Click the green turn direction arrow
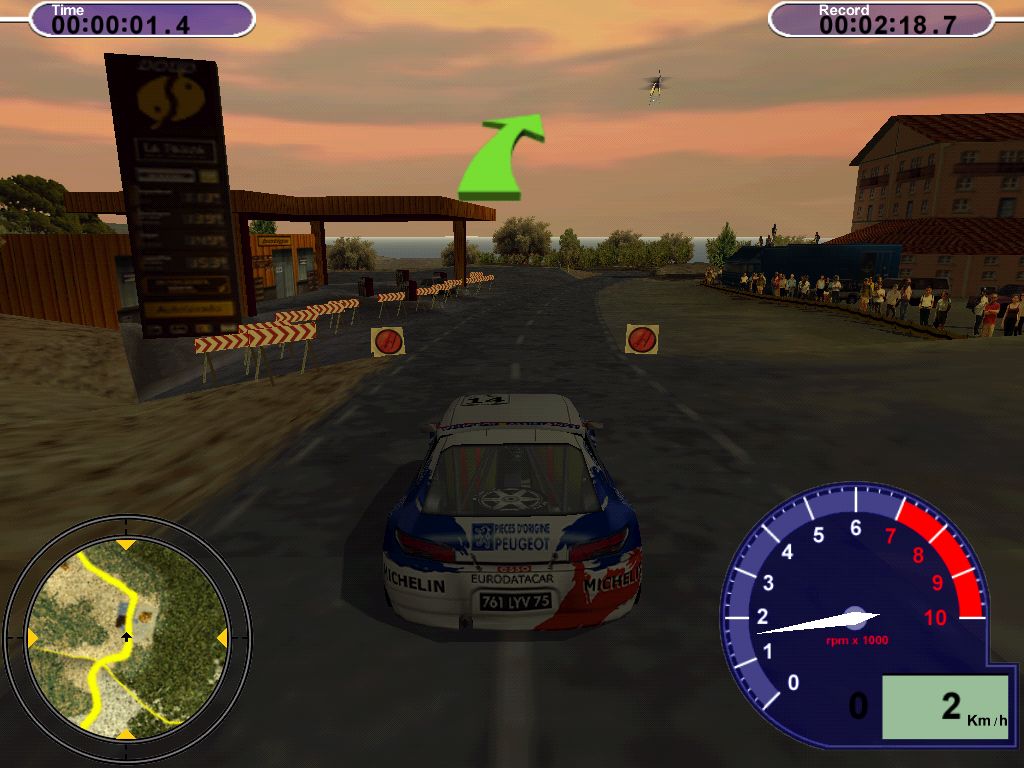Image resolution: width=1024 pixels, height=768 pixels. 501,157
